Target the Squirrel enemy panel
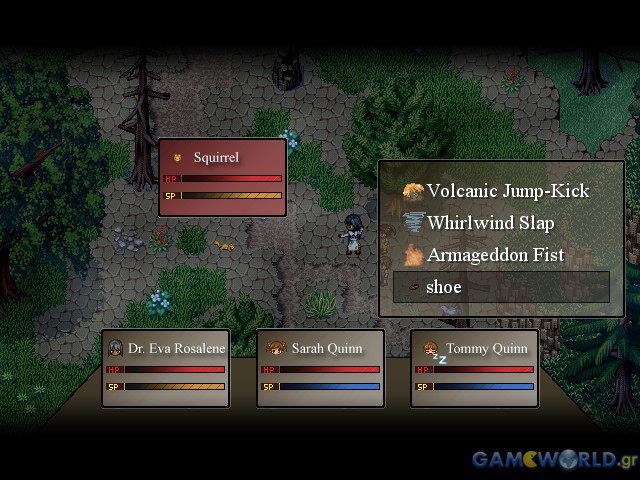640x480 pixels. click(x=223, y=177)
